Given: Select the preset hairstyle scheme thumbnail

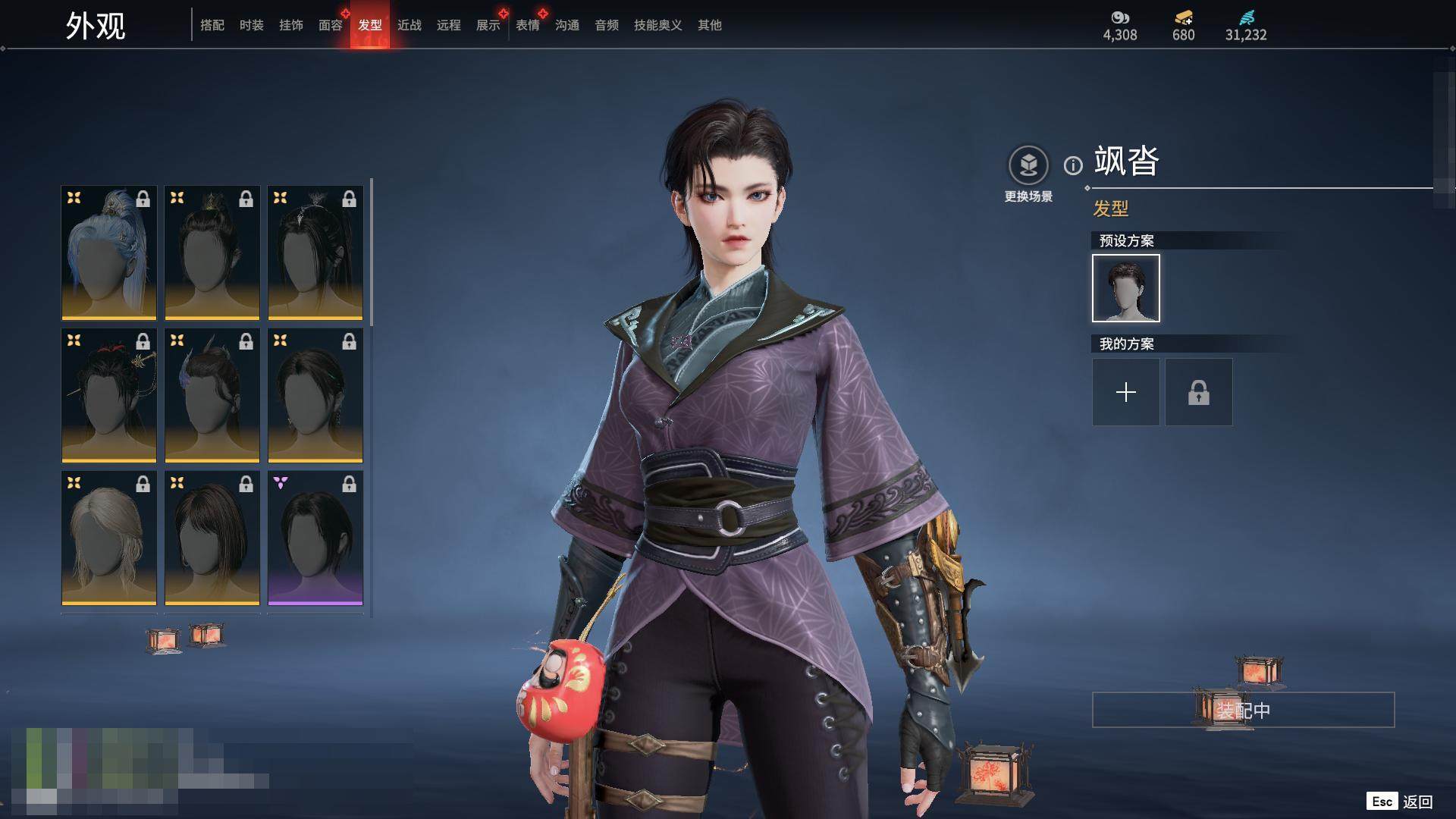Looking at the screenshot, I should pyautogui.click(x=1126, y=288).
